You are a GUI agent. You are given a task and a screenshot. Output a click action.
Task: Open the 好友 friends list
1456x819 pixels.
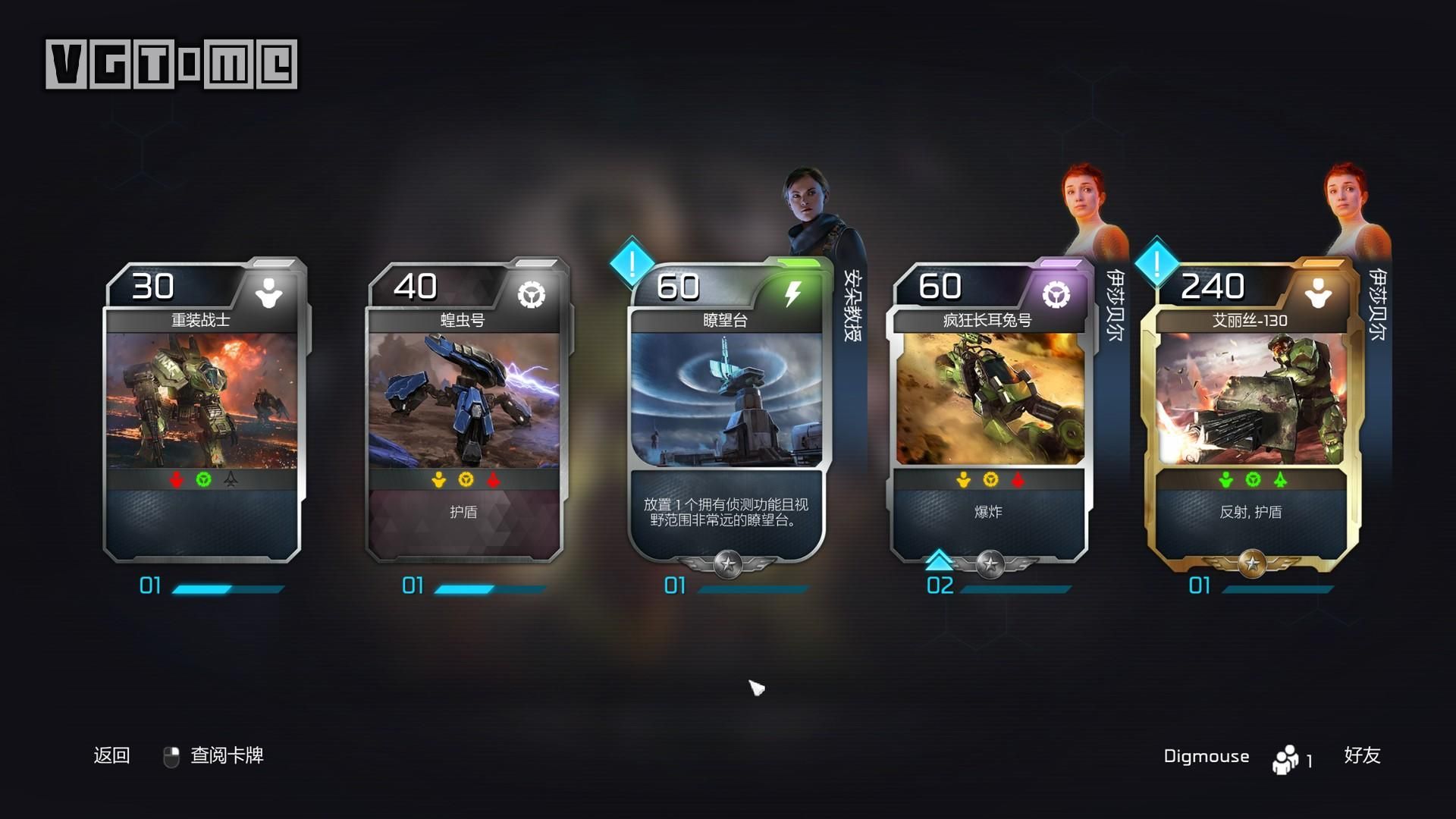click(1362, 755)
